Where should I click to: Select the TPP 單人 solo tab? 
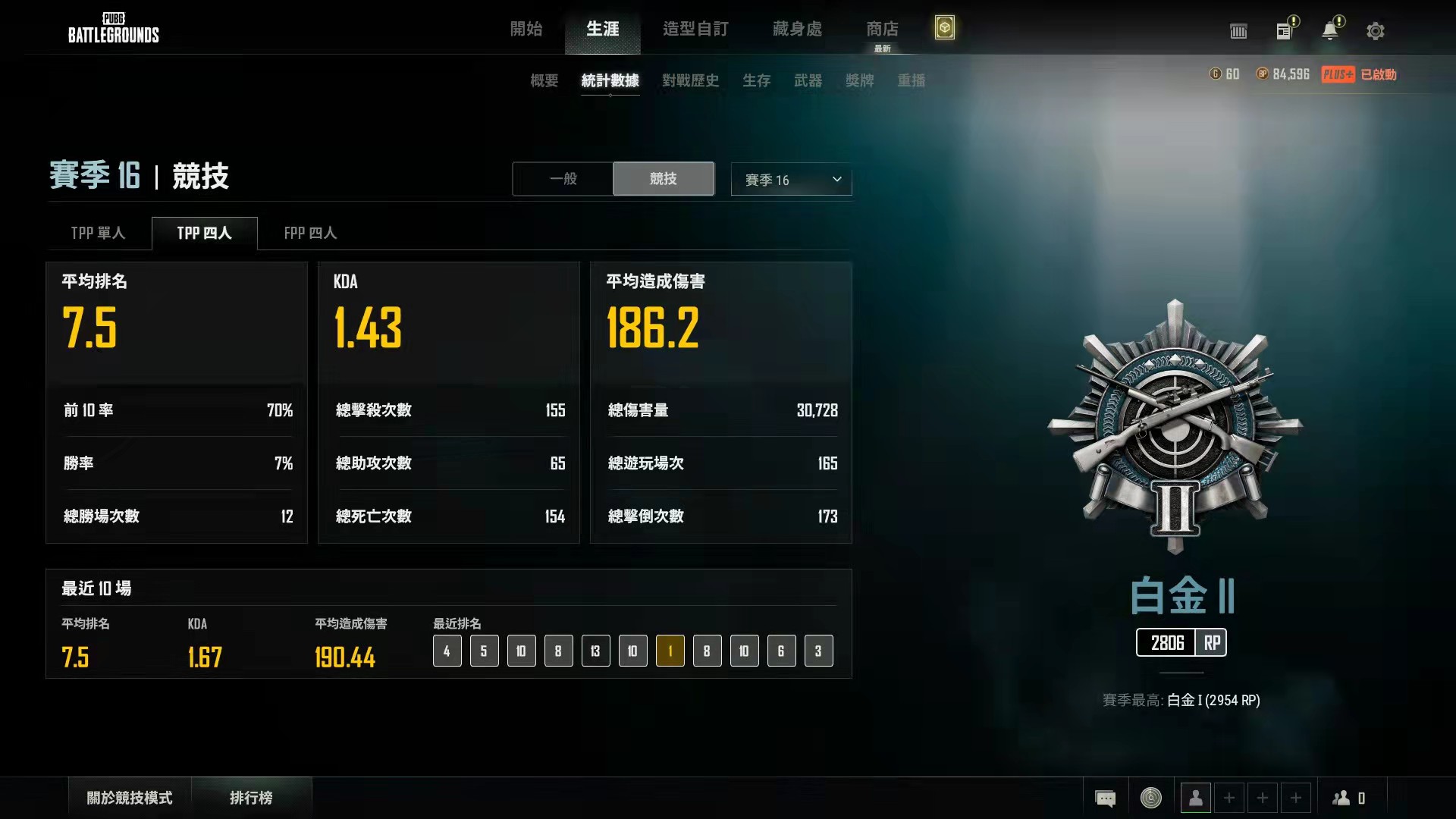pyautogui.click(x=98, y=233)
